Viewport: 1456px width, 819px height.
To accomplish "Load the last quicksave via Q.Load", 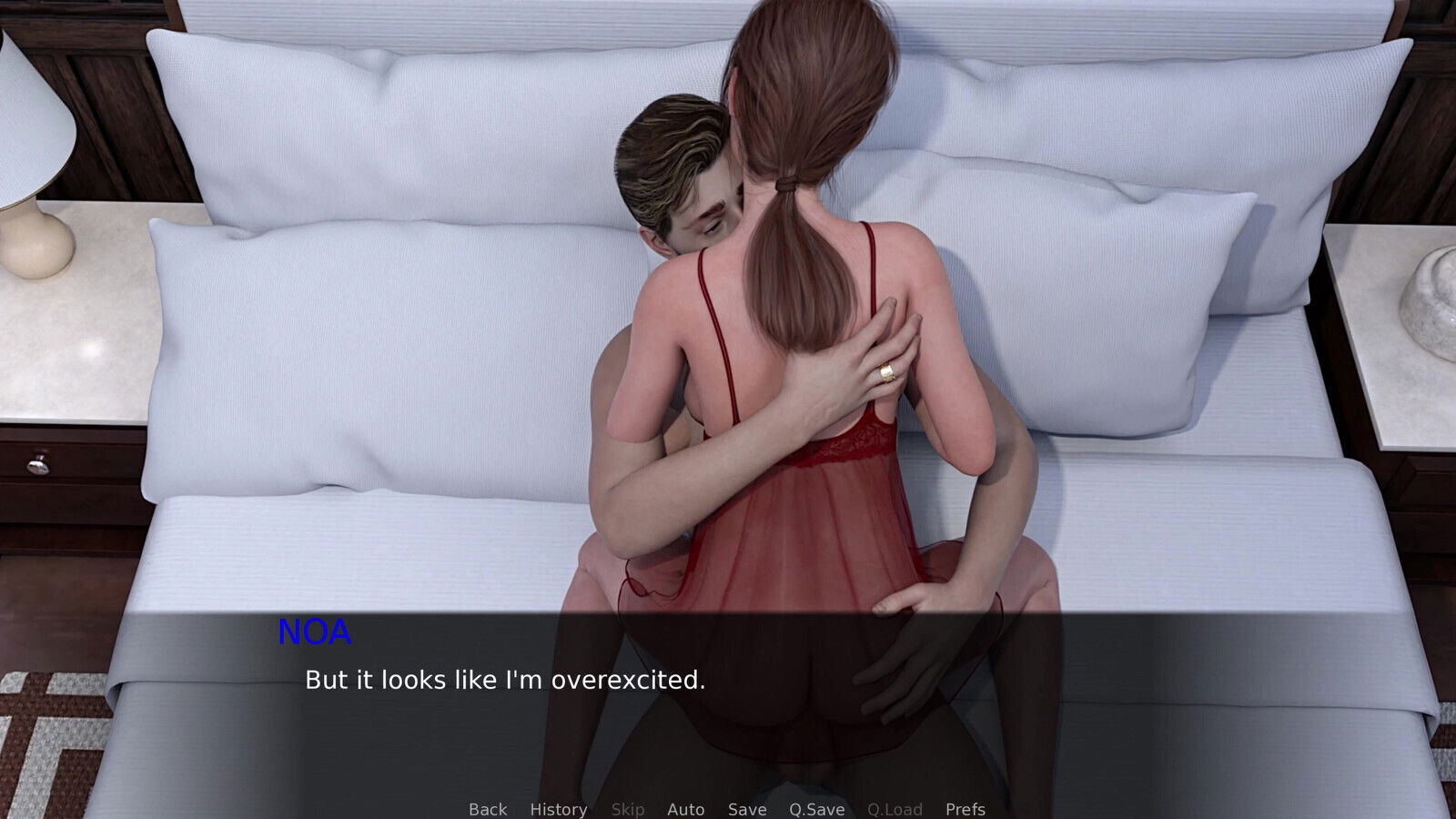I will pyautogui.click(x=895, y=809).
